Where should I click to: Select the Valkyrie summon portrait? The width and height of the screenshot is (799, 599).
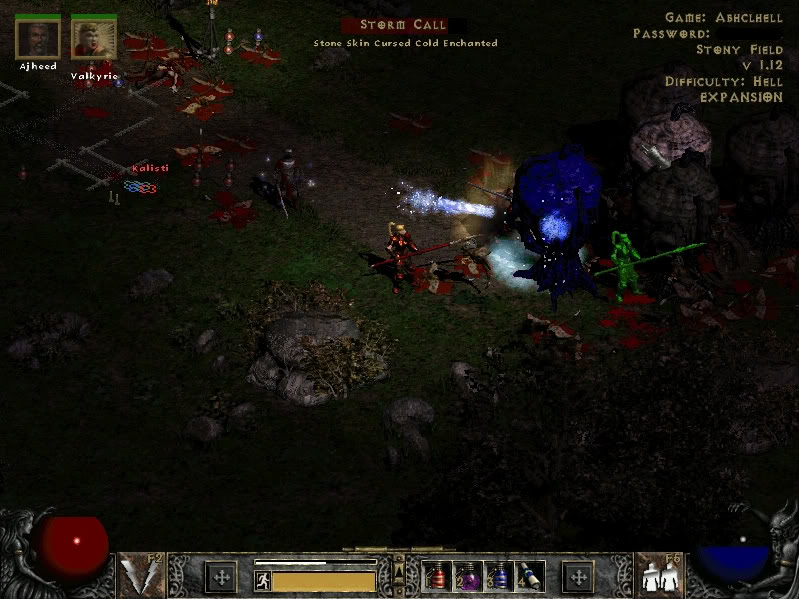click(94, 38)
